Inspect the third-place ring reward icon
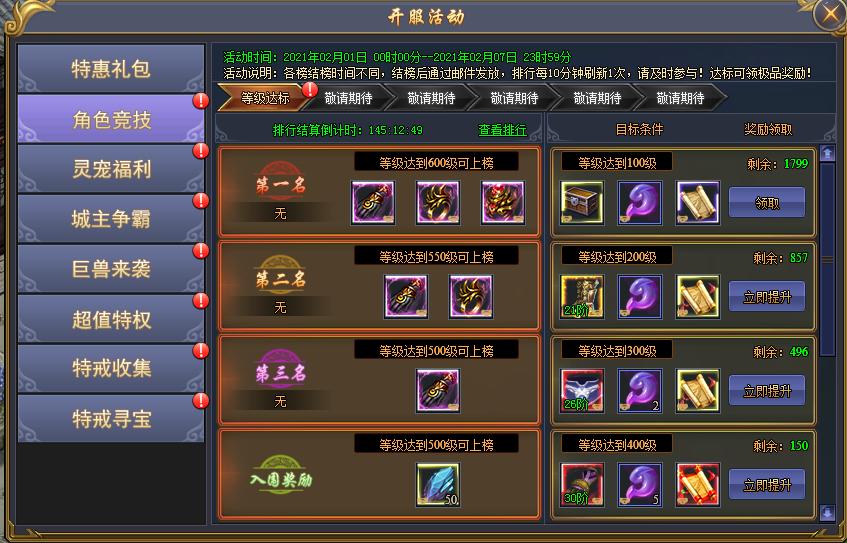The width and height of the screenshot is (847, 543). [437, 391]
